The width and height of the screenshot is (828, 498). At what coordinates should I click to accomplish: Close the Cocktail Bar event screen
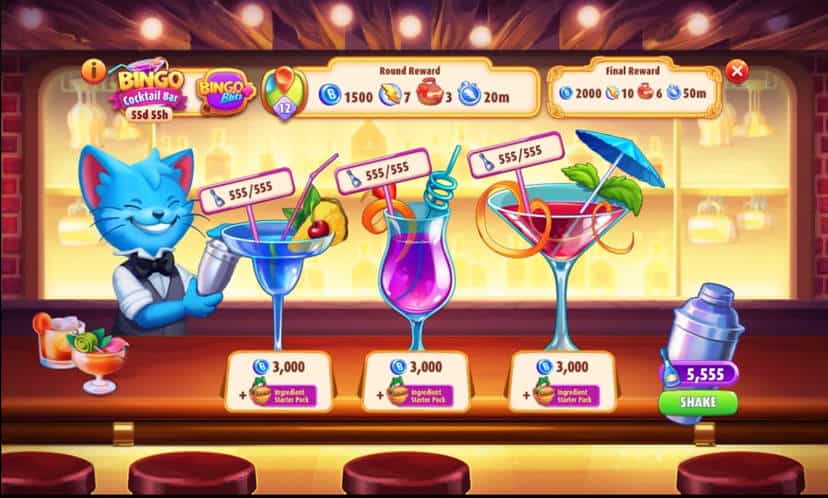pyautogui.click(x=737, y=71)
